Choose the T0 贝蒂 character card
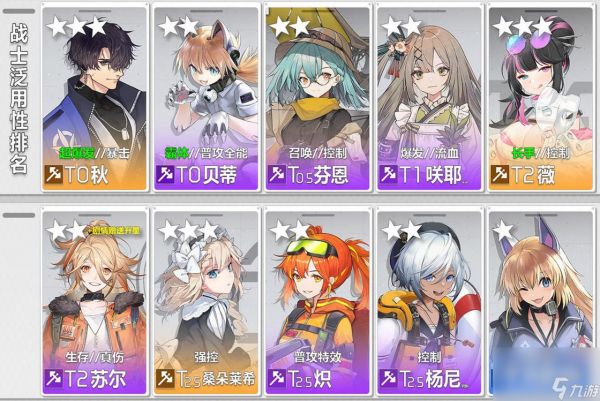Image resolution: width=600 pixels, height=401 pixels. (x=205, y=99)
